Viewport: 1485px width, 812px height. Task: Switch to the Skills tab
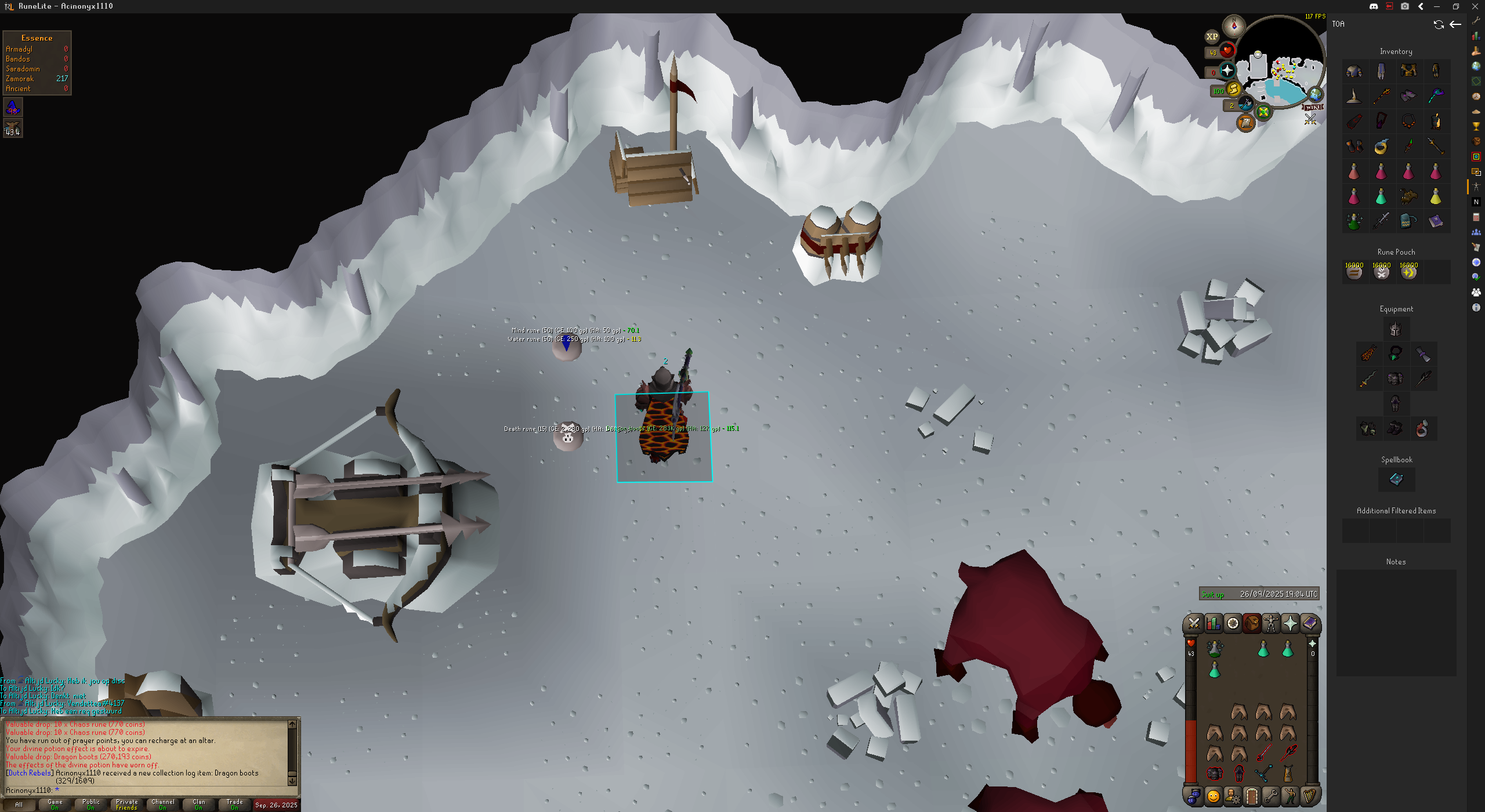click(1213, 623)
